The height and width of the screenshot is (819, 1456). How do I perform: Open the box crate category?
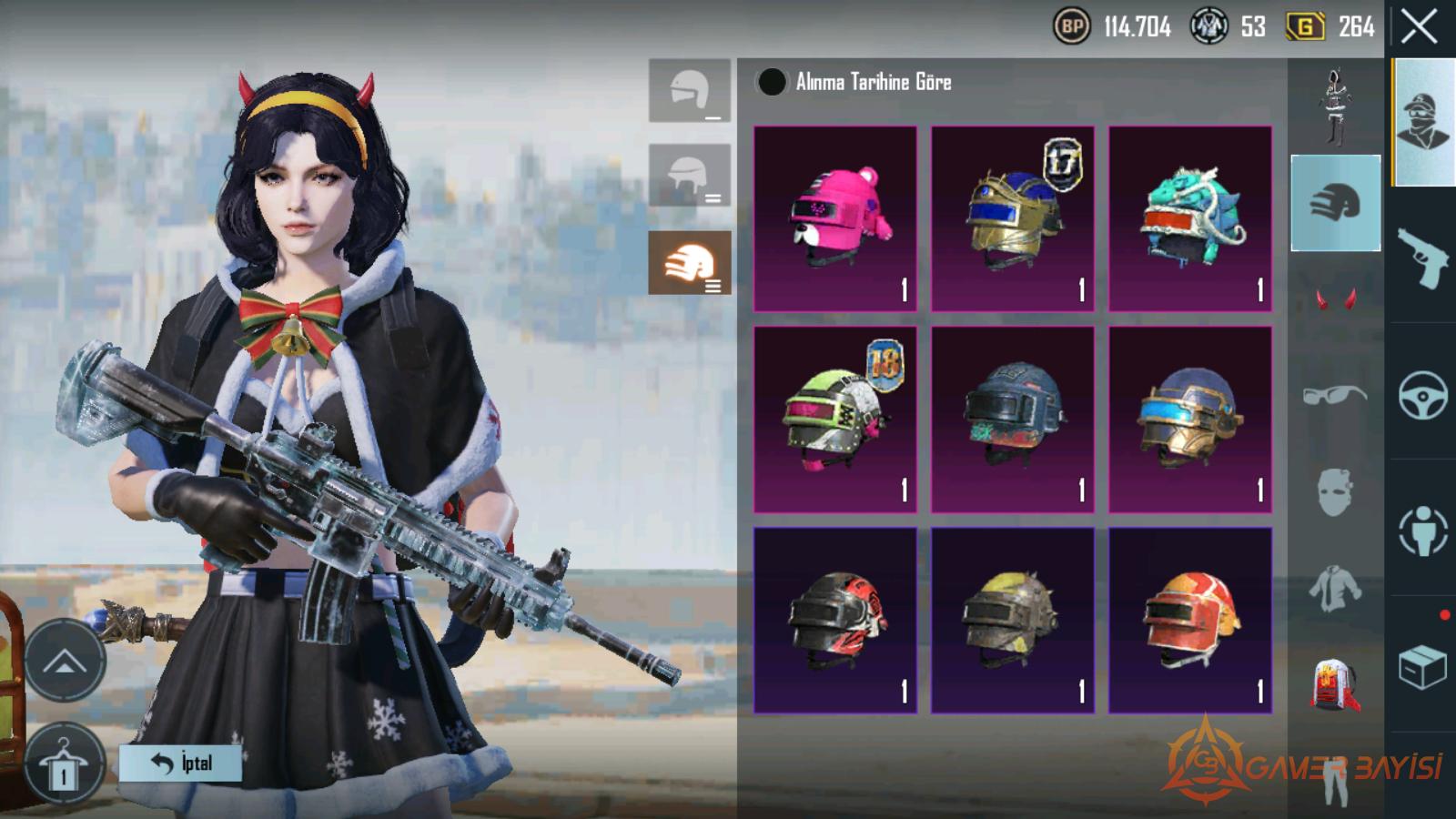pyautogui.click(x=1421, y=667)
